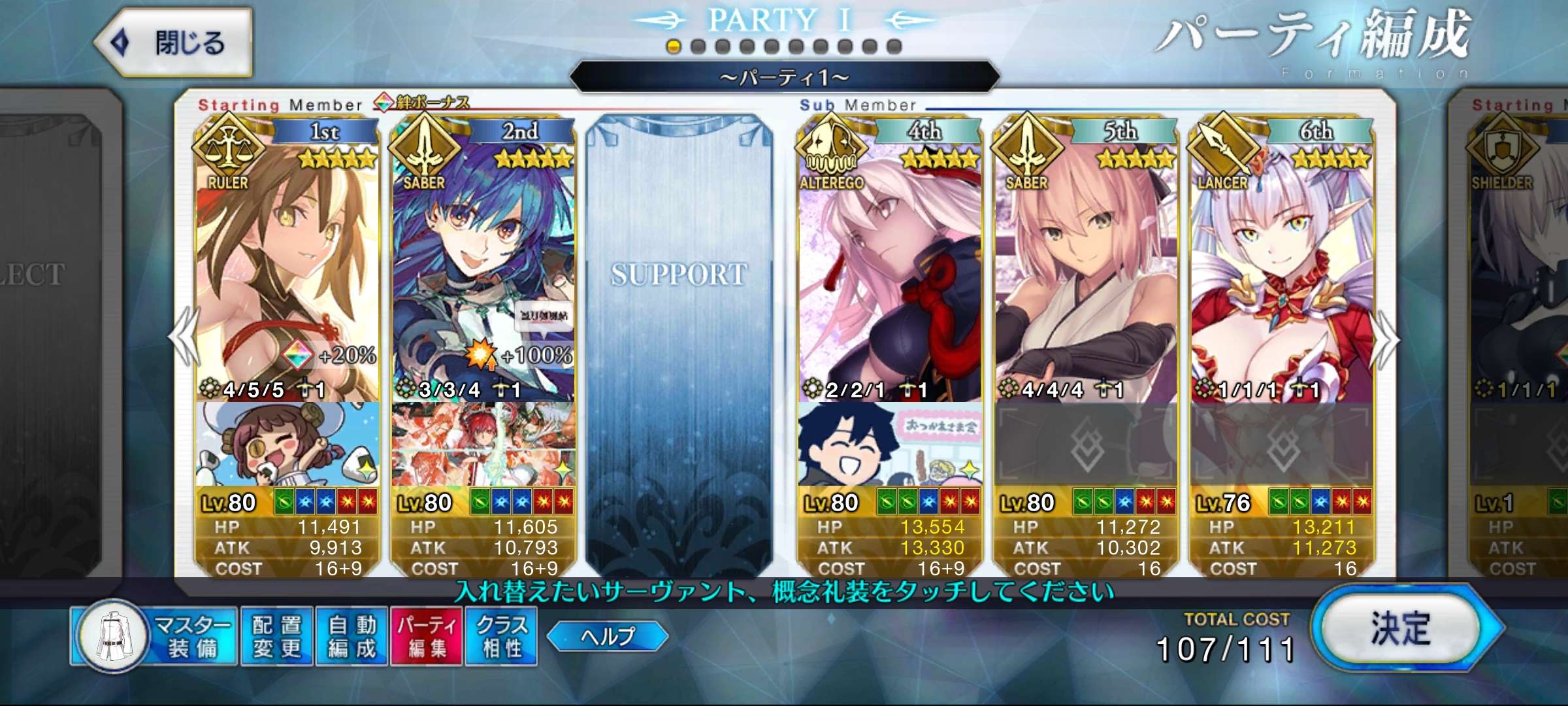Viewport: 1568px width, 706px height.
Task: Select the 4th slot Alterego servant
Action: tap(890, 261)
